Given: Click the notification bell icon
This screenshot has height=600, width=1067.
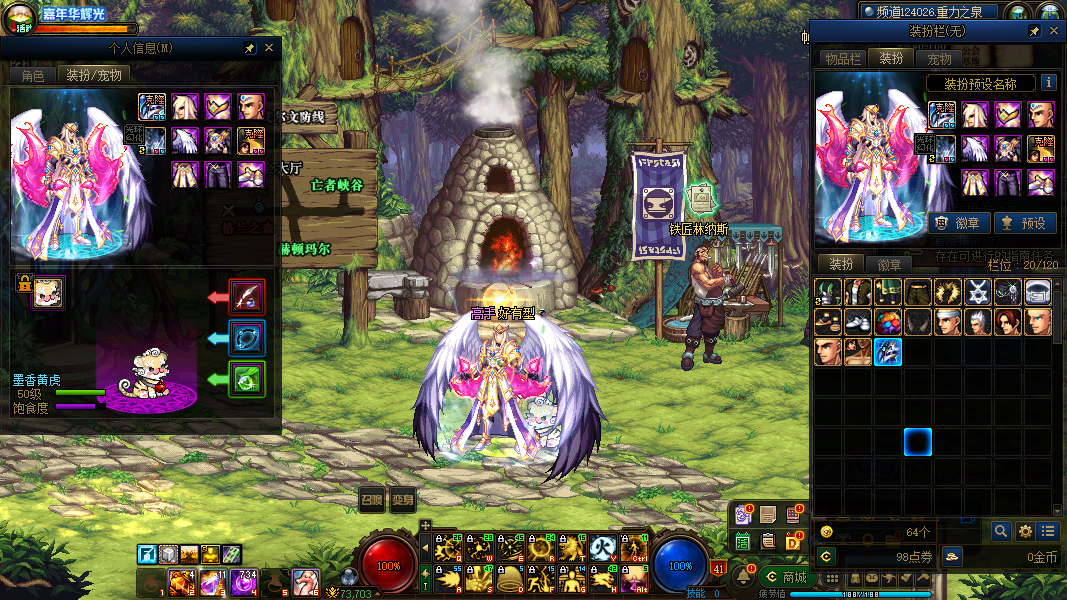Looking at the screenshot, I should [x=744, y=577].
